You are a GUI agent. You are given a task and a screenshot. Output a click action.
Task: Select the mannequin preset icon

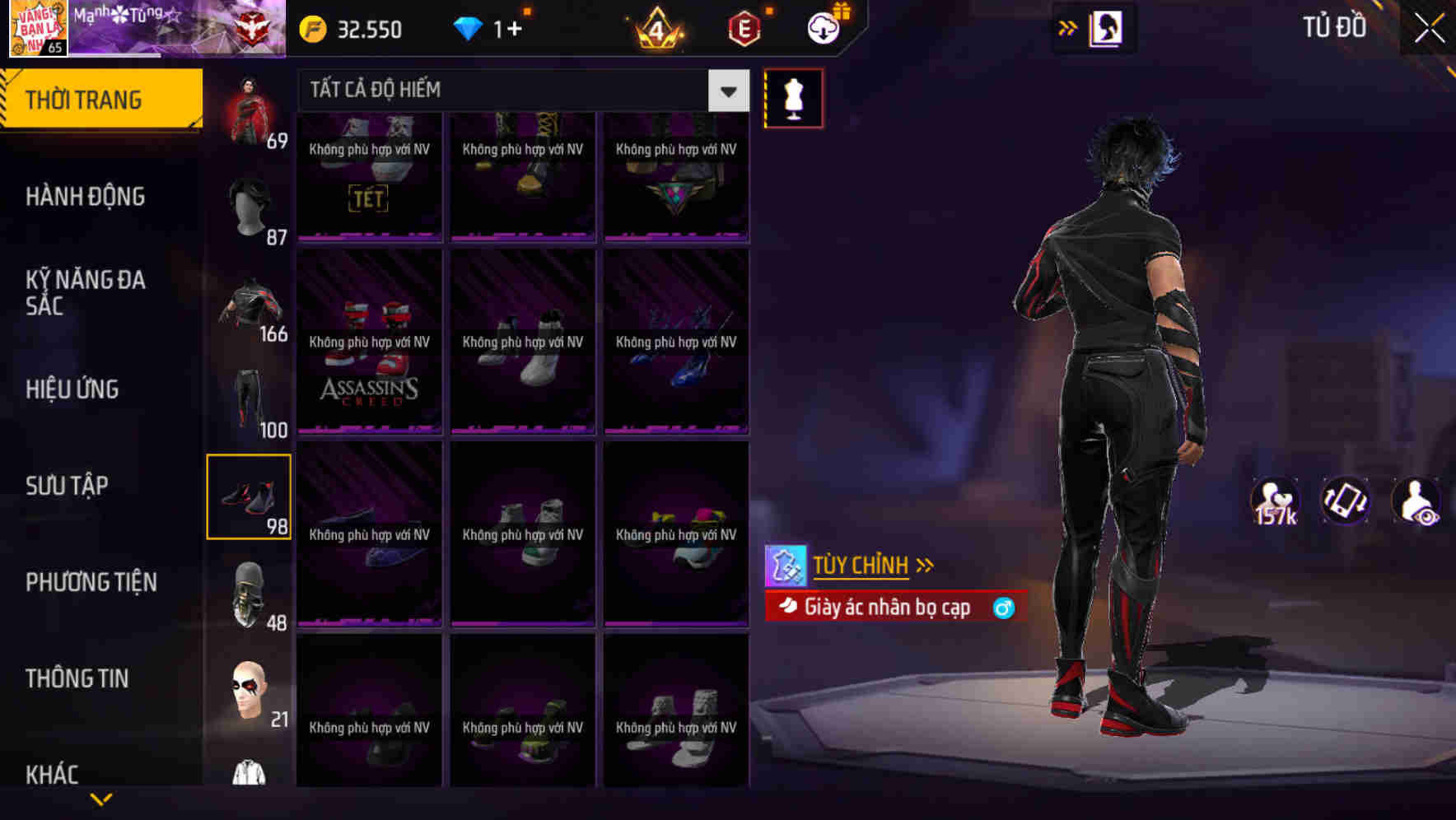(792, 97)
